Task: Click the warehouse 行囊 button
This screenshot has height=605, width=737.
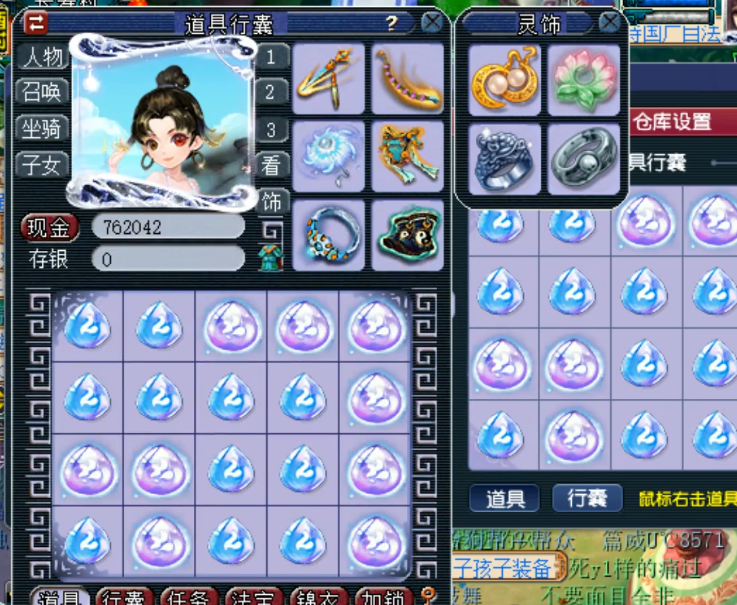Action: 588,498
